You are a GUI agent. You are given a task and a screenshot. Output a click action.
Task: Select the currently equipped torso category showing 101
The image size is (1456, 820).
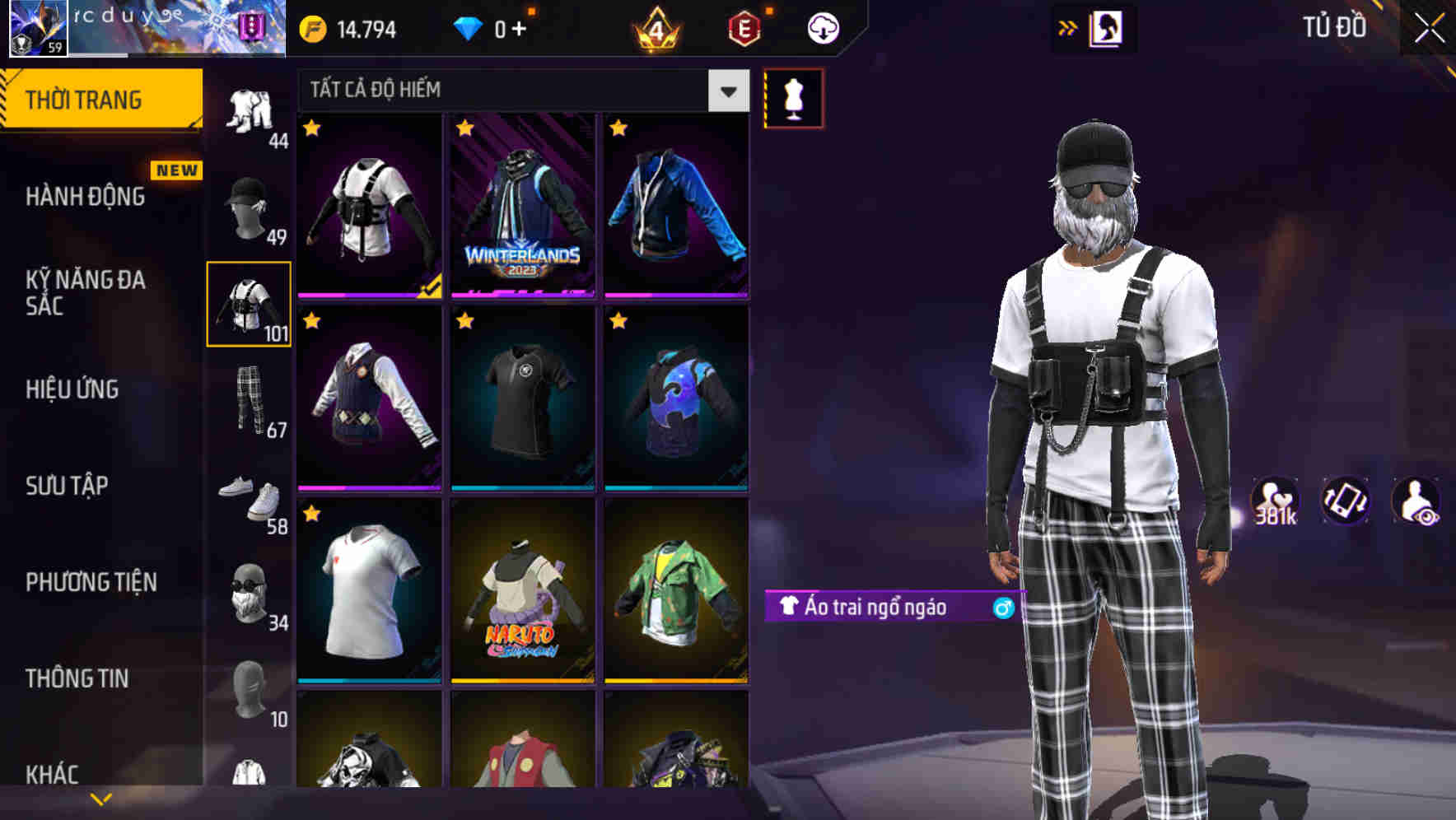(250, 305)
